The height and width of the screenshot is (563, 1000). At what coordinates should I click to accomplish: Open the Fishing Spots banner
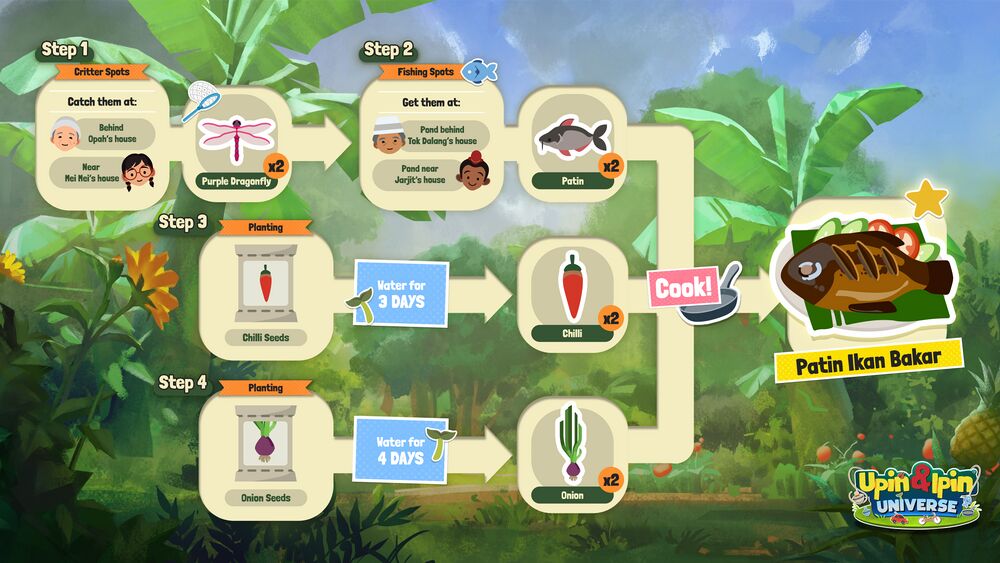[x=418, y=72]
